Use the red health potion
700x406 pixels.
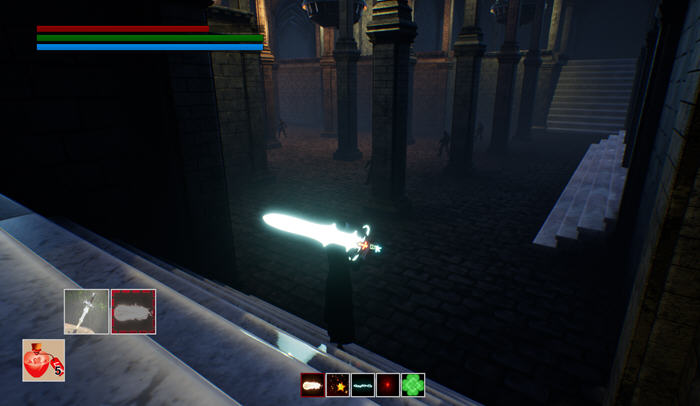pos(44,360)
